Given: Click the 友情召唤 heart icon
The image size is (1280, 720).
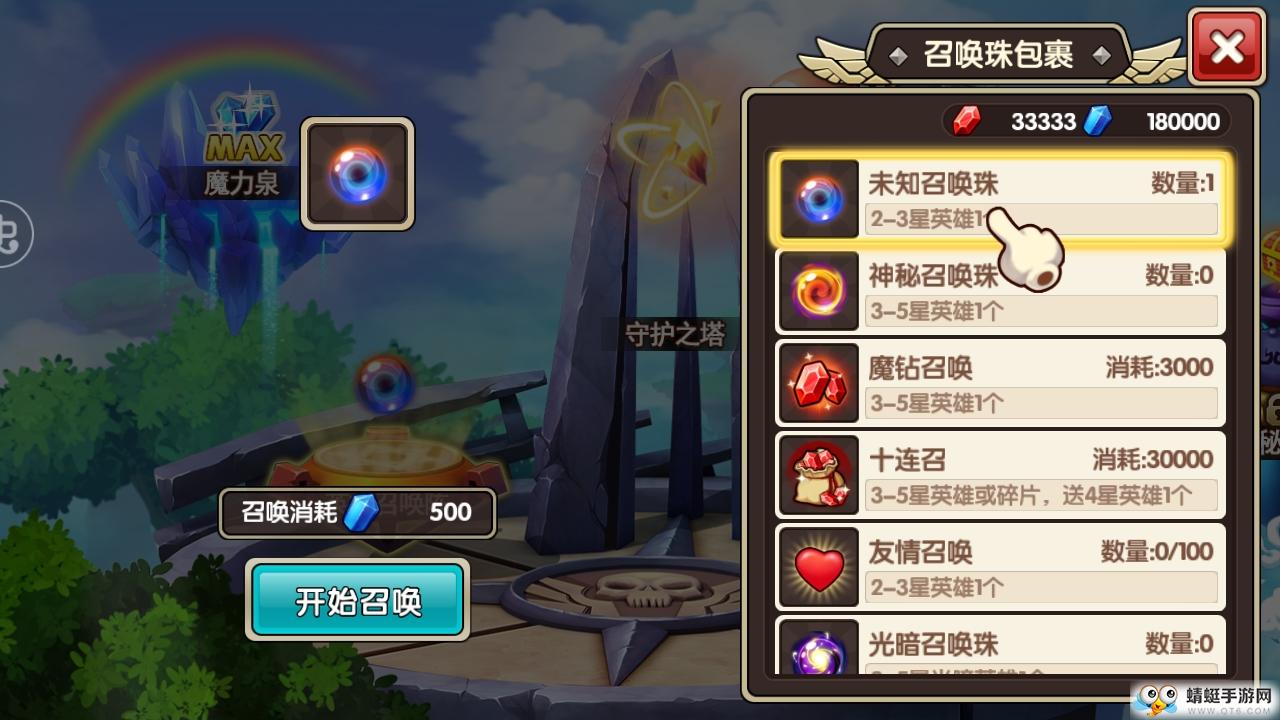Looking at the screenshot, I should (818, 566).
